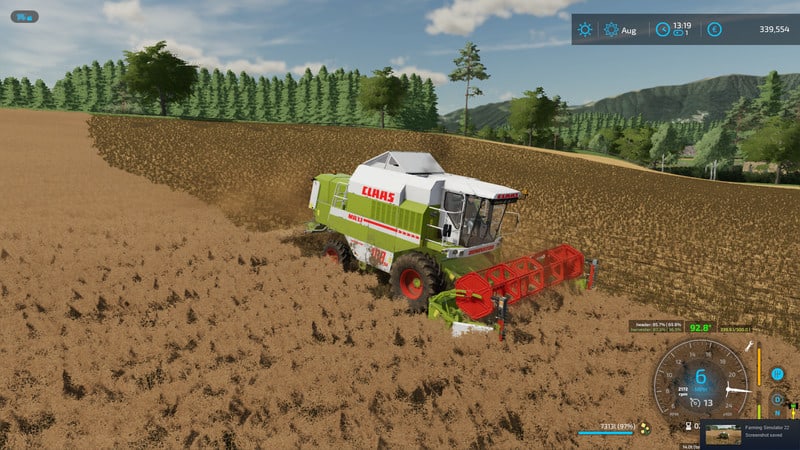The height and width of the screenshot is (450, 800).
Task: Open the Steam screenshot saved notification
Action: tap(748, 434)
